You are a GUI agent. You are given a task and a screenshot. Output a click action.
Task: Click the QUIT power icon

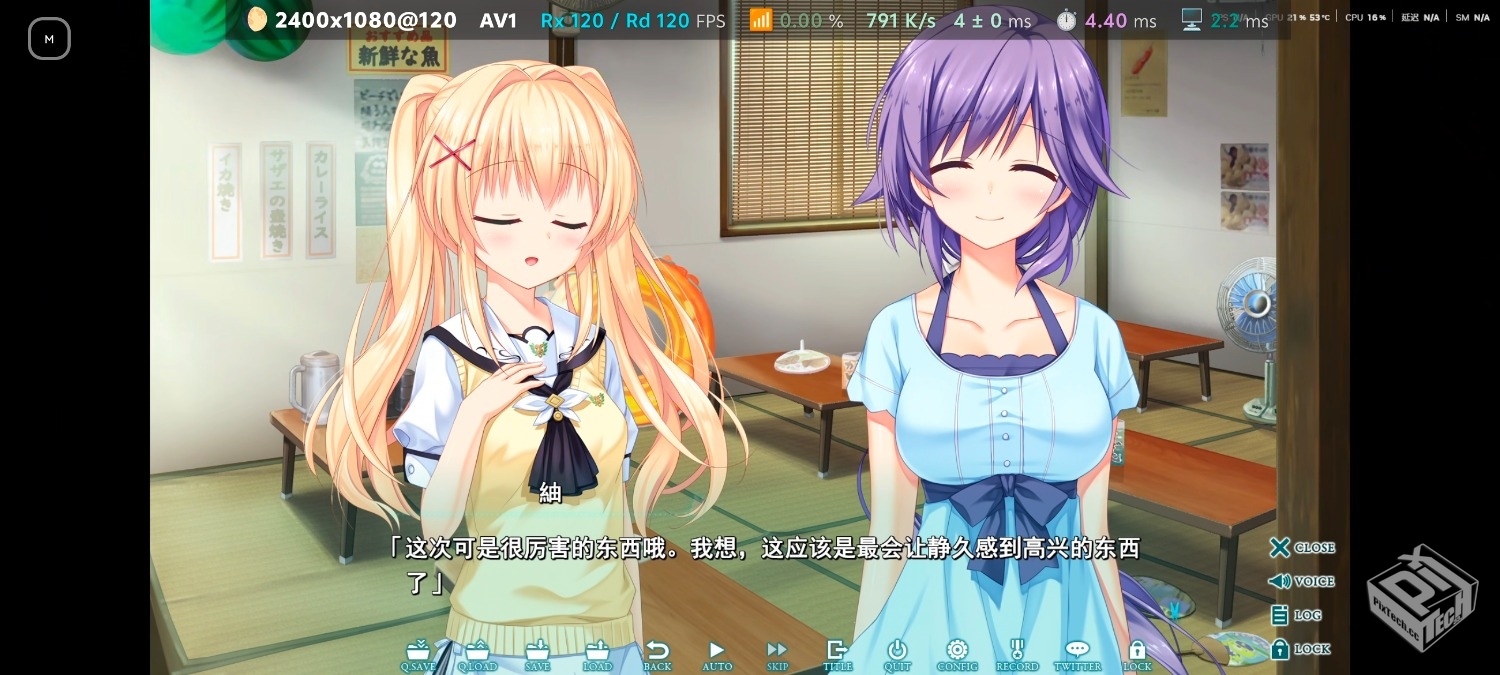coord(897,654)
